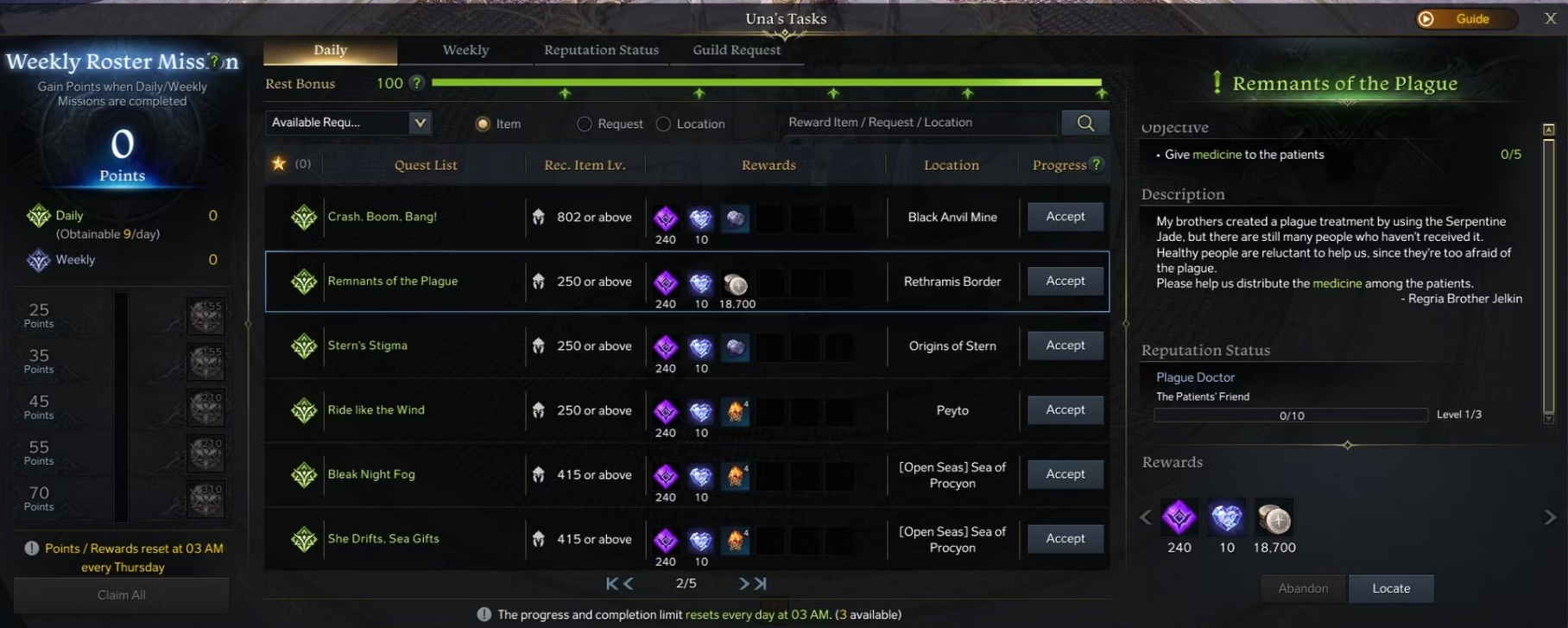Select the Item radio button
Image resolution: width=1568 pixels, height=628 pixels.
point(483,124)
